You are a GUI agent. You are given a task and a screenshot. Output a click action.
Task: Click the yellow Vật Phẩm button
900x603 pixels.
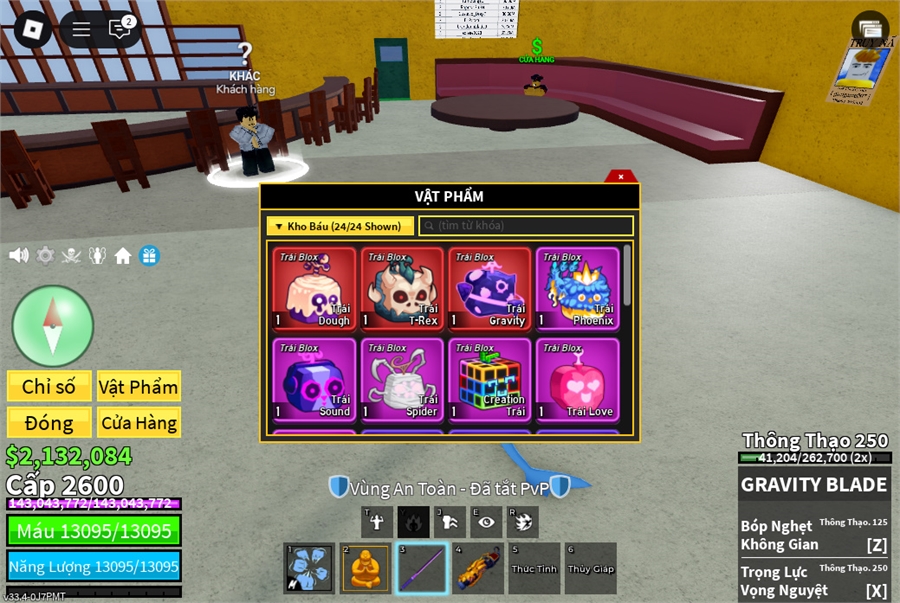pos(138,387)
